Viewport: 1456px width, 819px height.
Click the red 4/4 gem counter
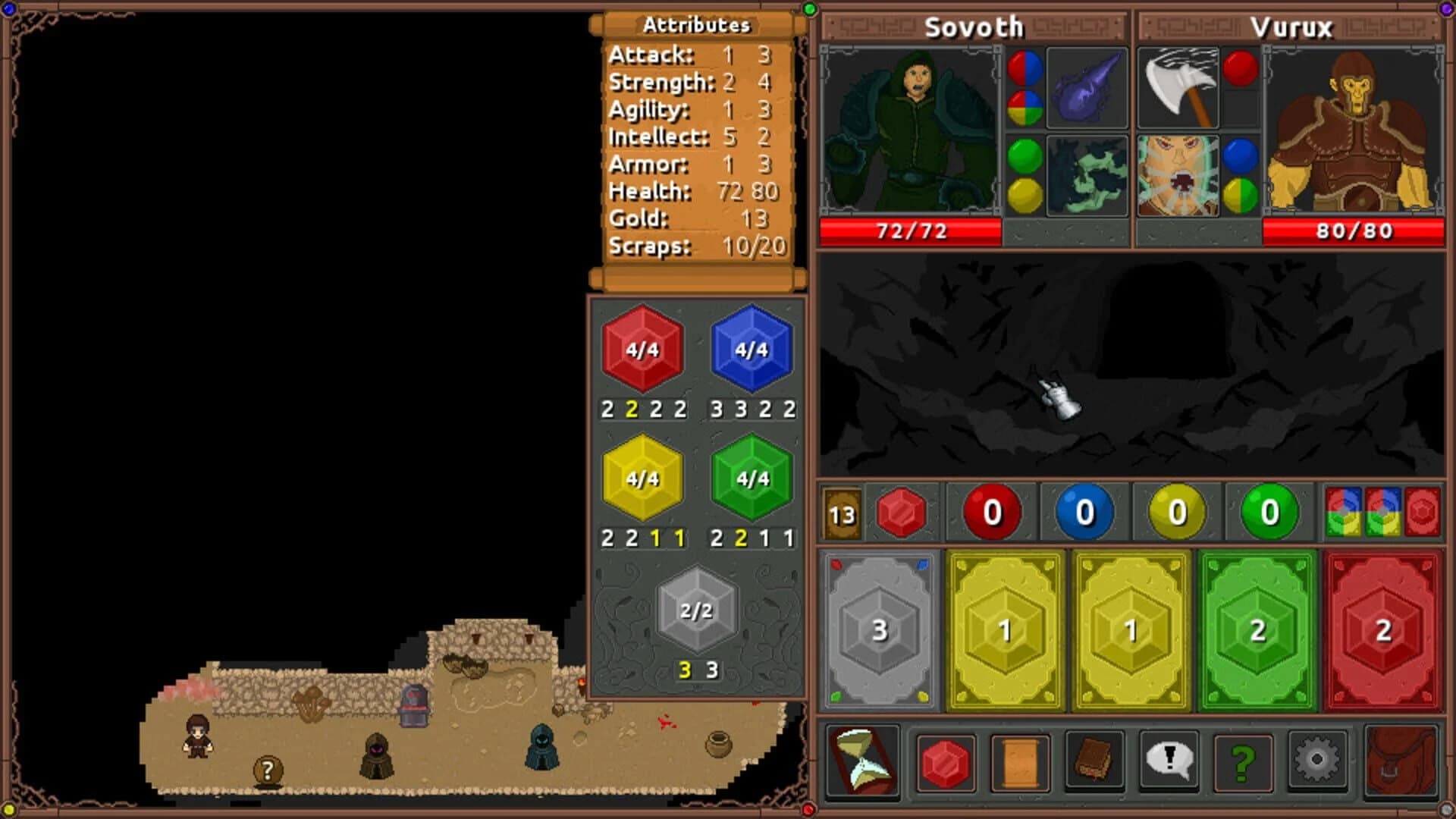(641, 350)
